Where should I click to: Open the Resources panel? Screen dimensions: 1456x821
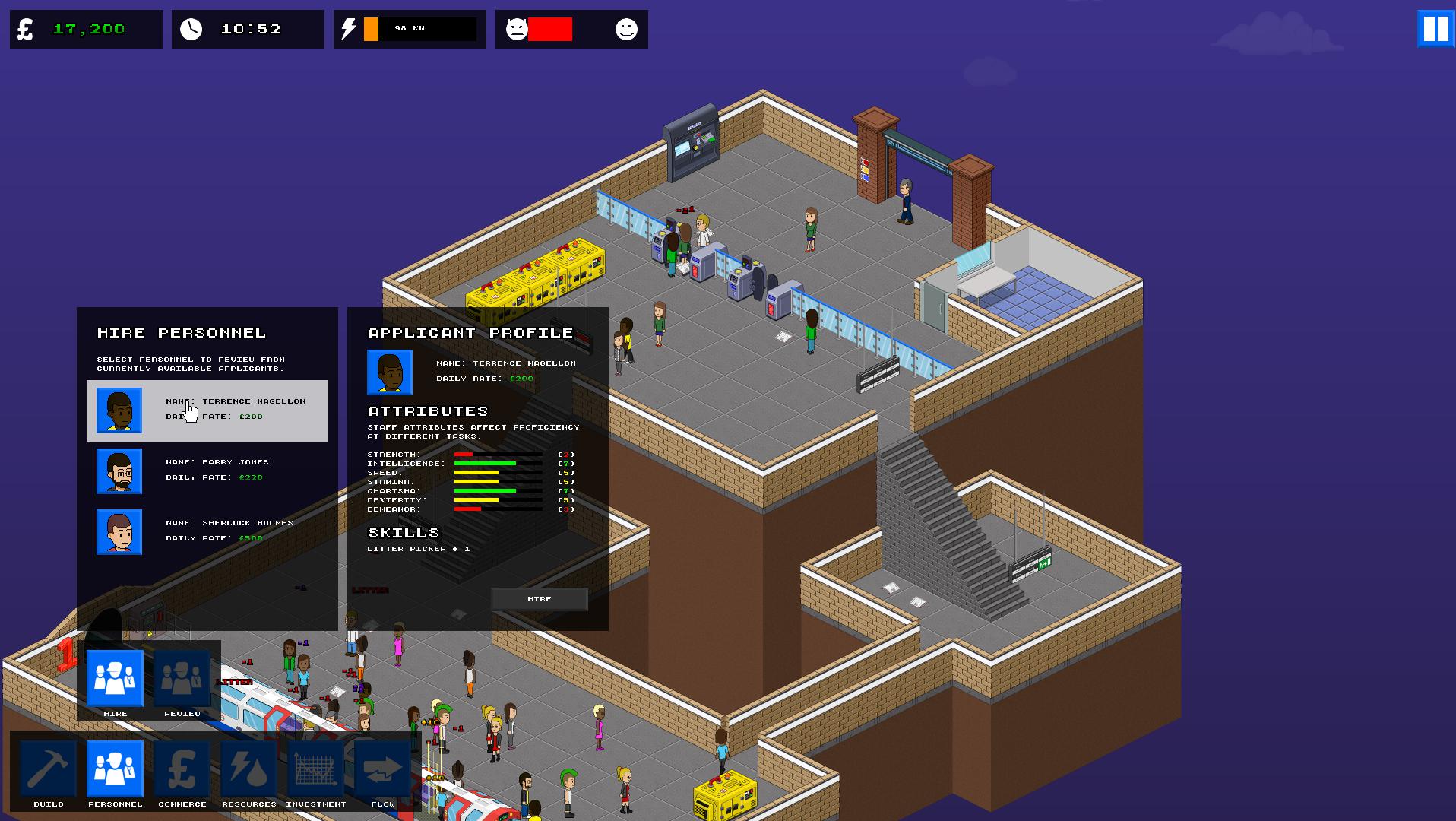248,772
